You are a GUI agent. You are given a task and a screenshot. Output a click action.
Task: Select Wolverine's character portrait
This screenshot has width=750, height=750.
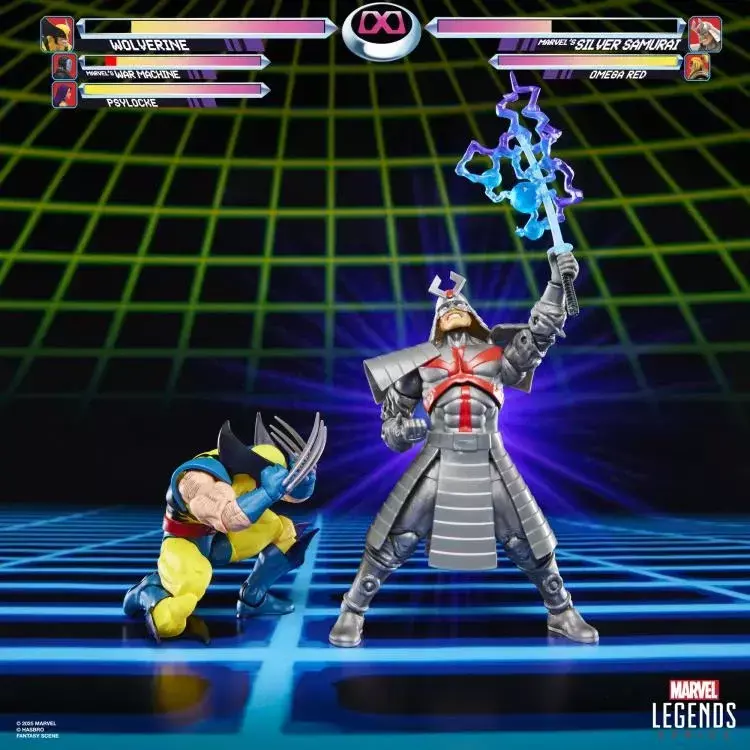tap(57, 34)
